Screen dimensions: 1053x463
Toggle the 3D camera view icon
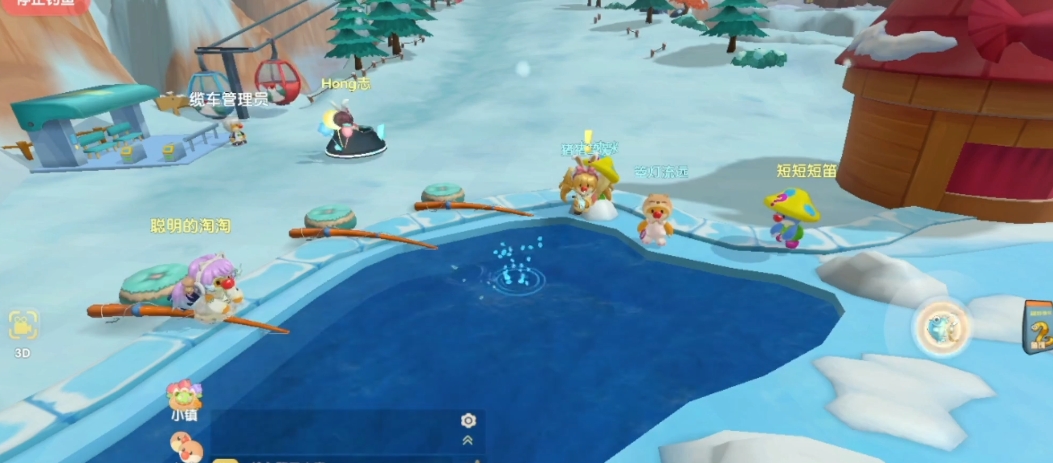click(23, 325)
